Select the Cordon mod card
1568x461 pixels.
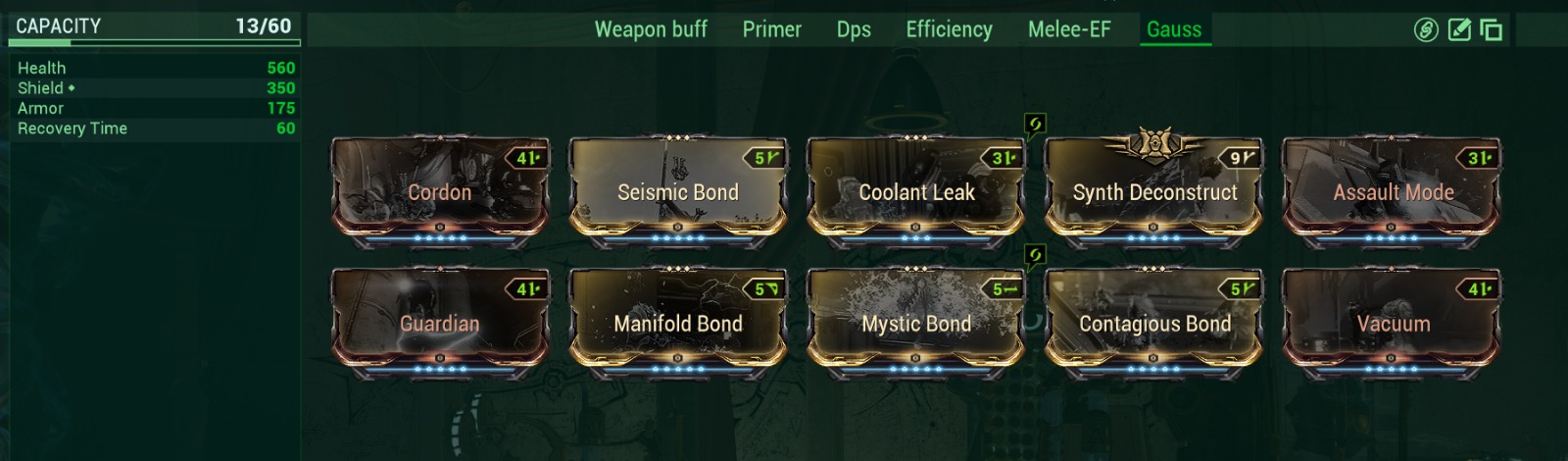tap(440, 191)
